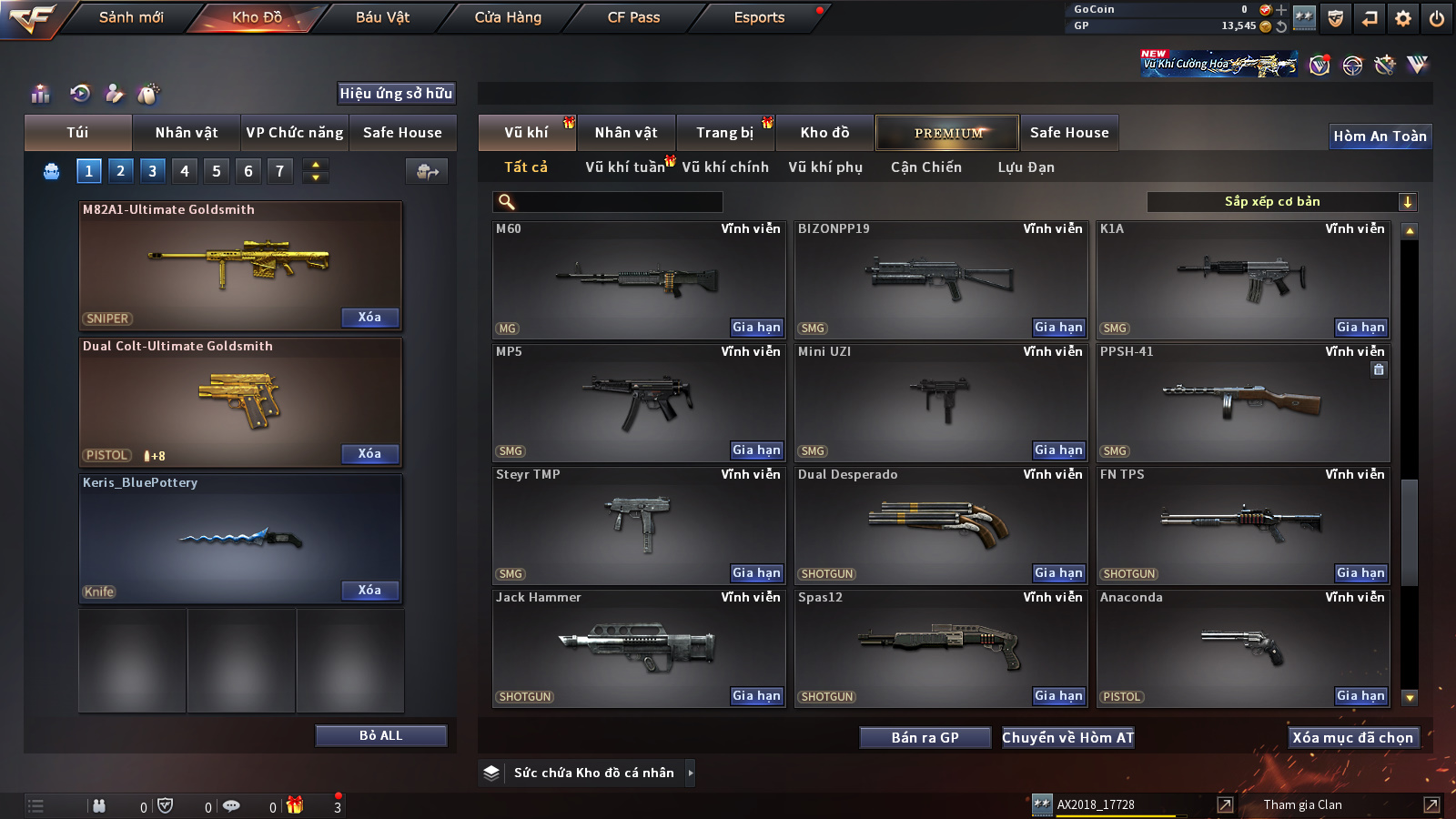
Task: Select bag slot number 3
Action: (x=152, y=170)
